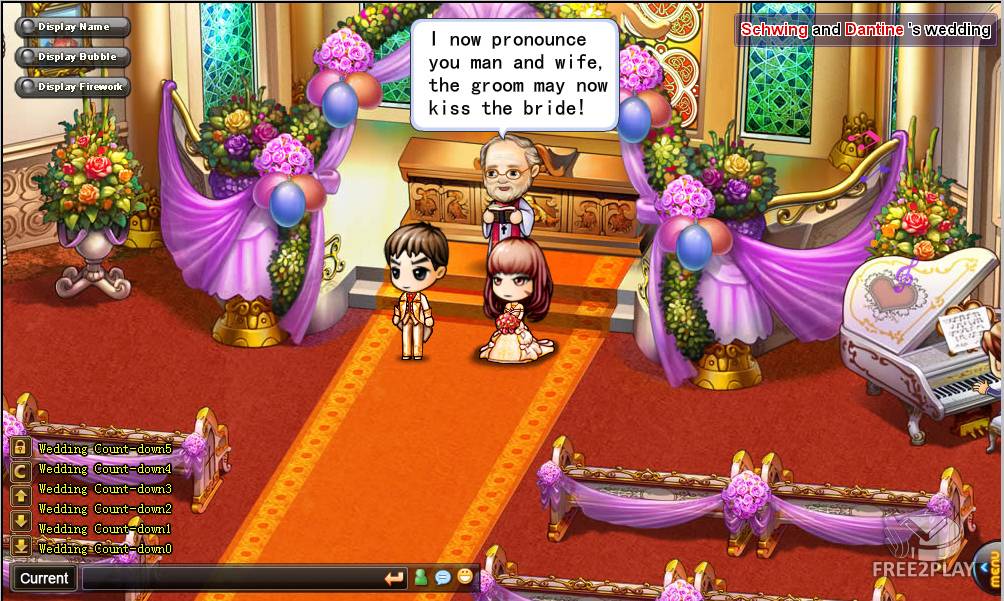
Task: Toggle the Display Firework button
Action: coord(73,87)
